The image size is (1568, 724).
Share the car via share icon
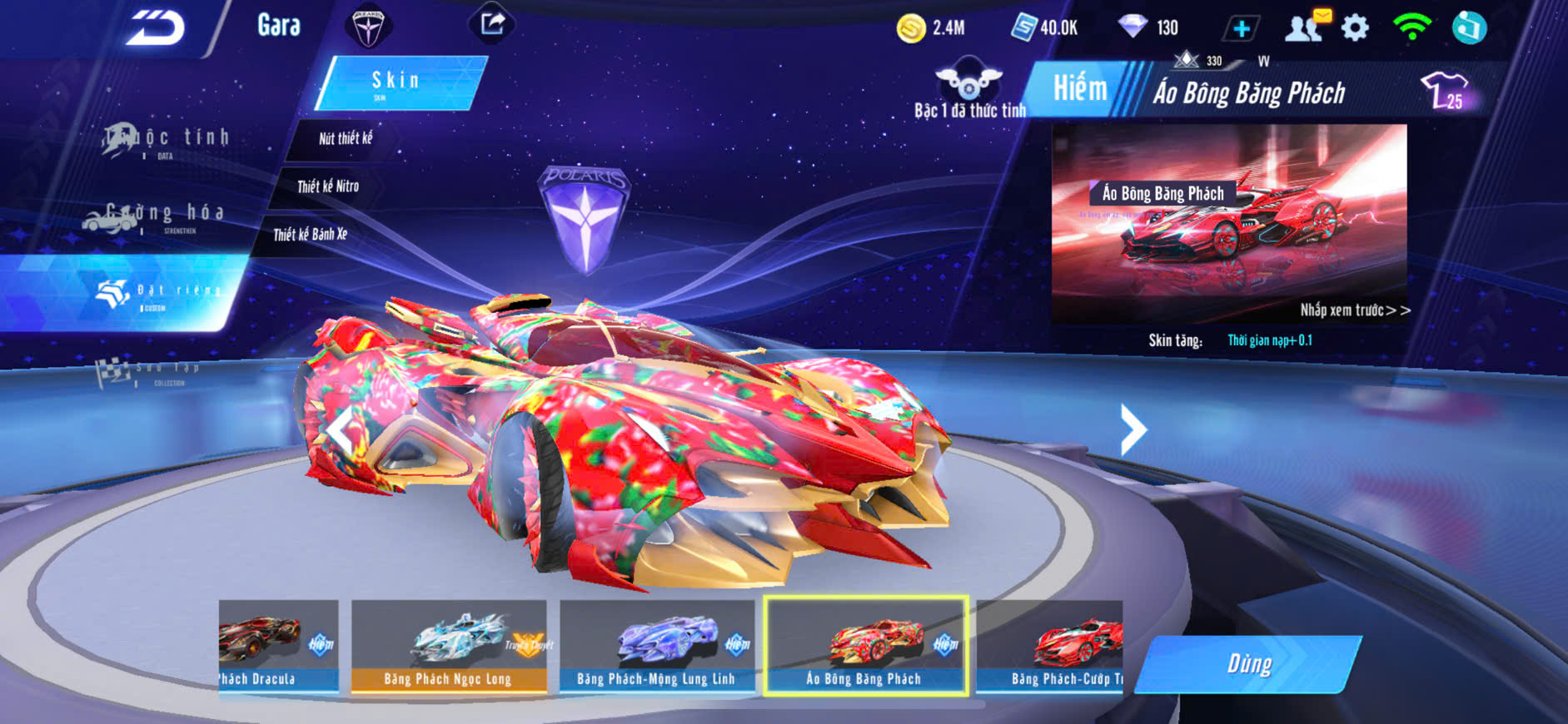pos(492,24)
